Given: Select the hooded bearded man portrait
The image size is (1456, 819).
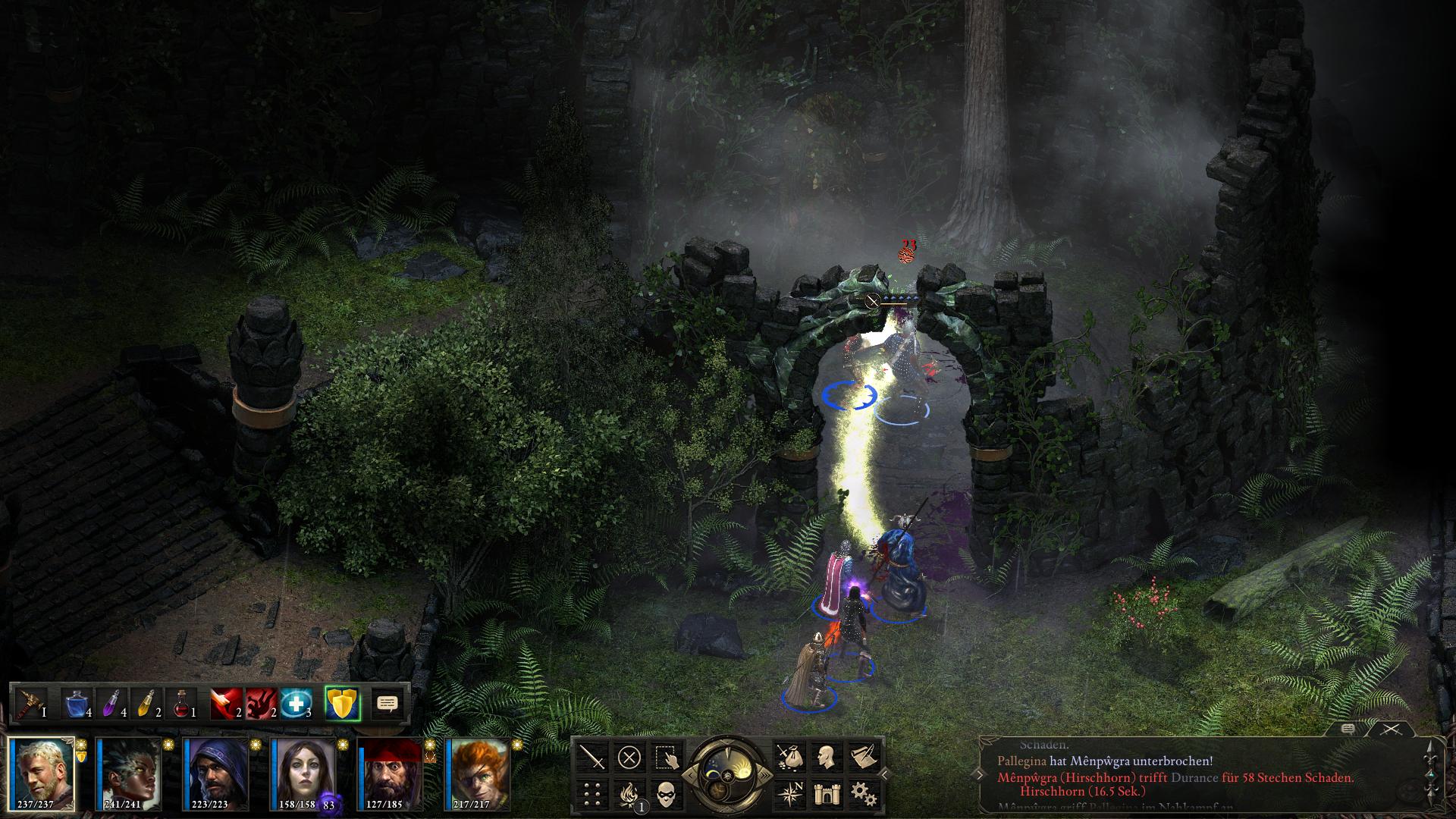Looking at the screenshot, I should pos(216,773).
